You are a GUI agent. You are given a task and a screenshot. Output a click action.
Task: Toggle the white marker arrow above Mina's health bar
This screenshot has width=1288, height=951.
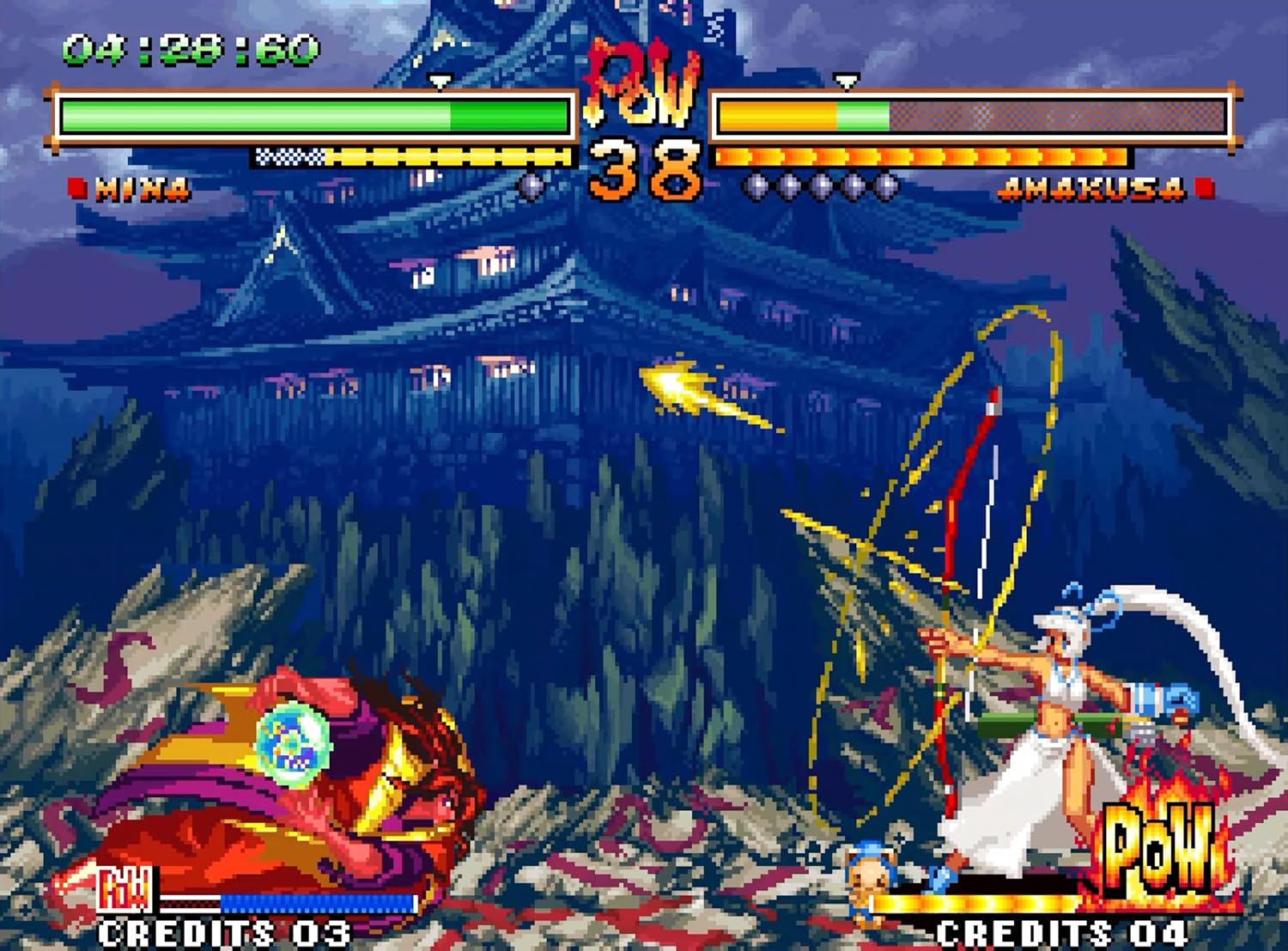coord(440,77)
